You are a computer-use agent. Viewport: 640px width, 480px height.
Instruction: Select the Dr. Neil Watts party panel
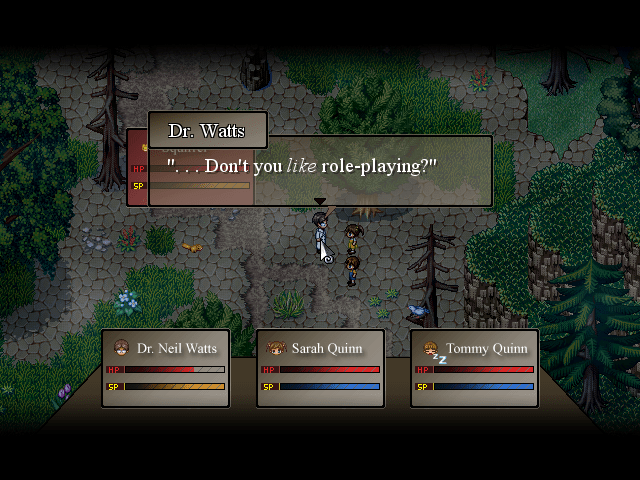point(166,368)
